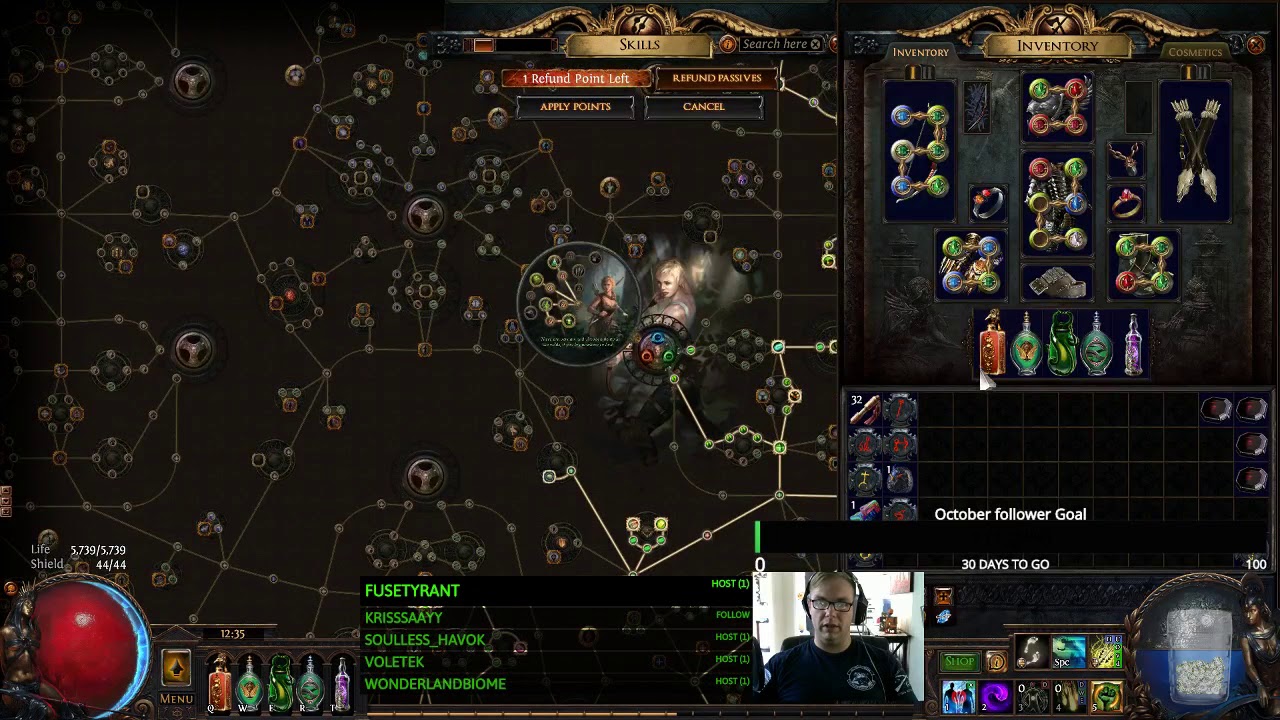The width and height of the screenshot is (1280, 720).
Task: Select the equipped twin quivers offhand slot
Action: point(1195,150)
